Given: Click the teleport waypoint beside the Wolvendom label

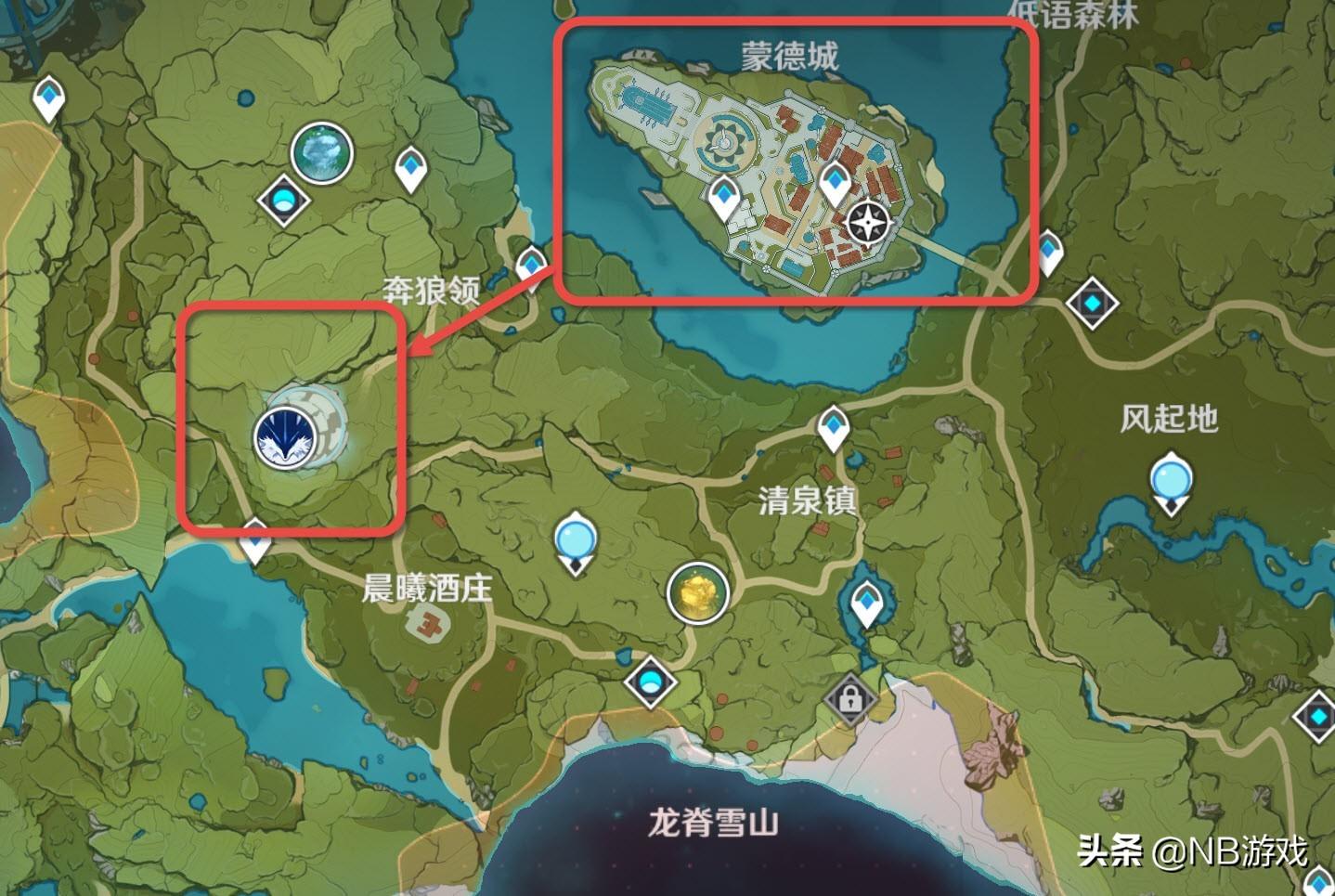Looking at the screenshot, I should tap(530, 266).
